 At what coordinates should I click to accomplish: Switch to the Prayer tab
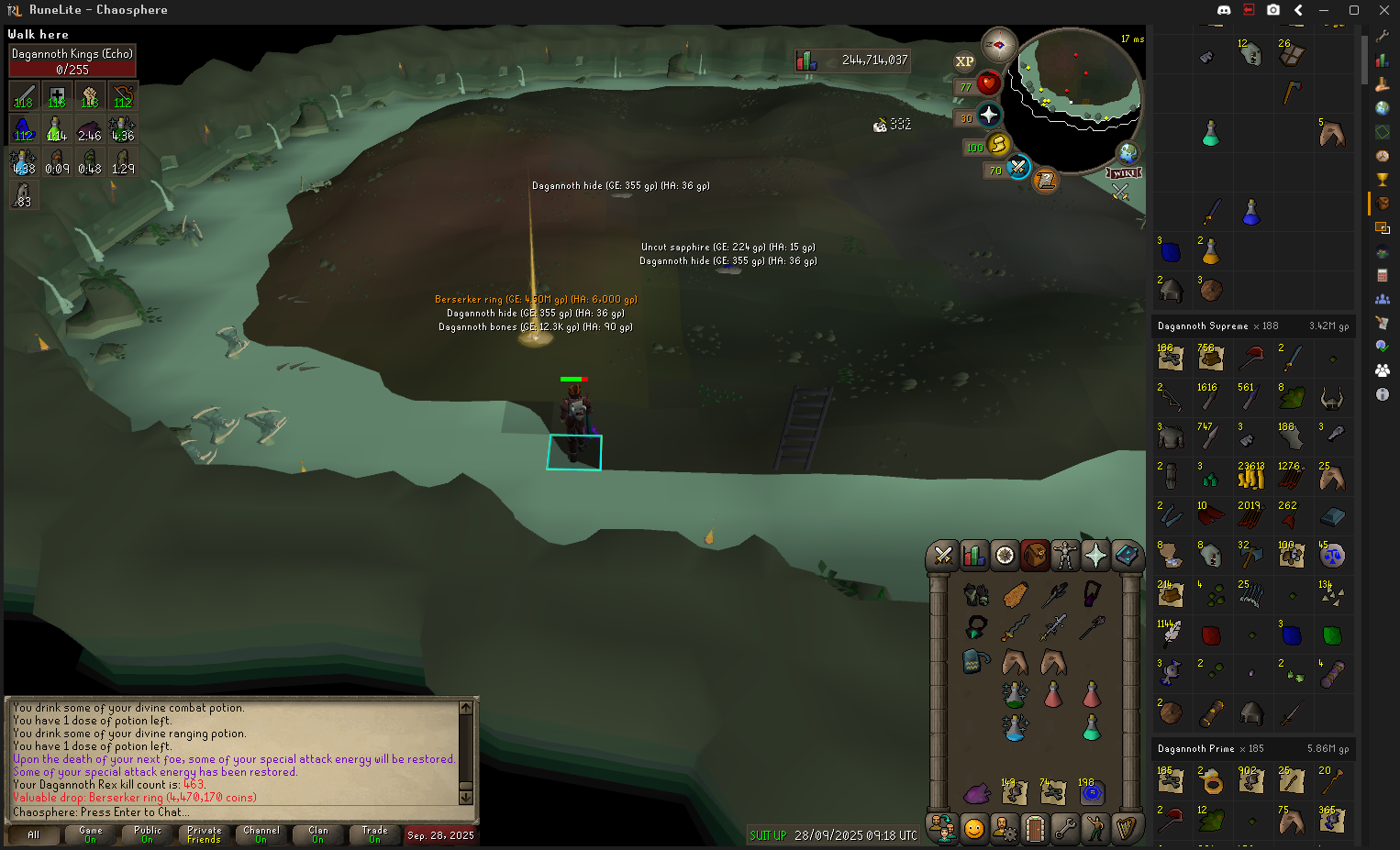1095,555
